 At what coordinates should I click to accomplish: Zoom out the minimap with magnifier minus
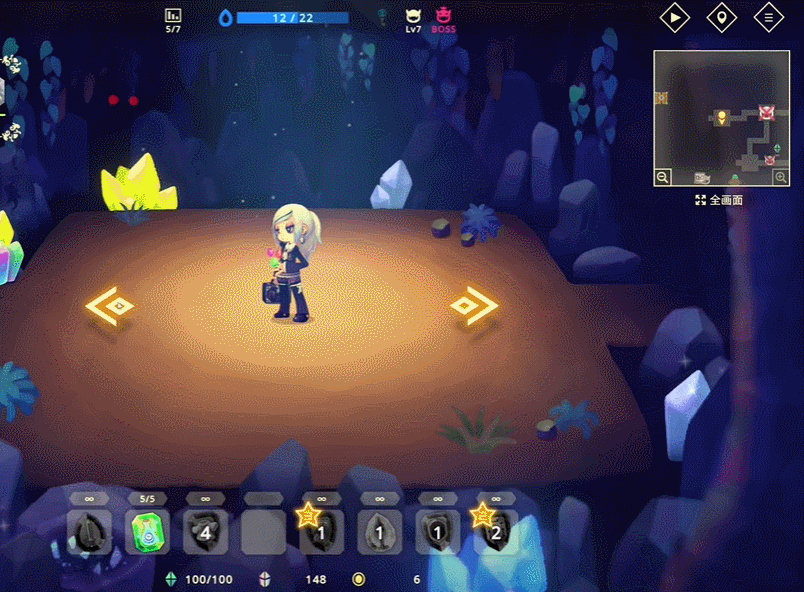pyautogui.click(x=663, y=177)
